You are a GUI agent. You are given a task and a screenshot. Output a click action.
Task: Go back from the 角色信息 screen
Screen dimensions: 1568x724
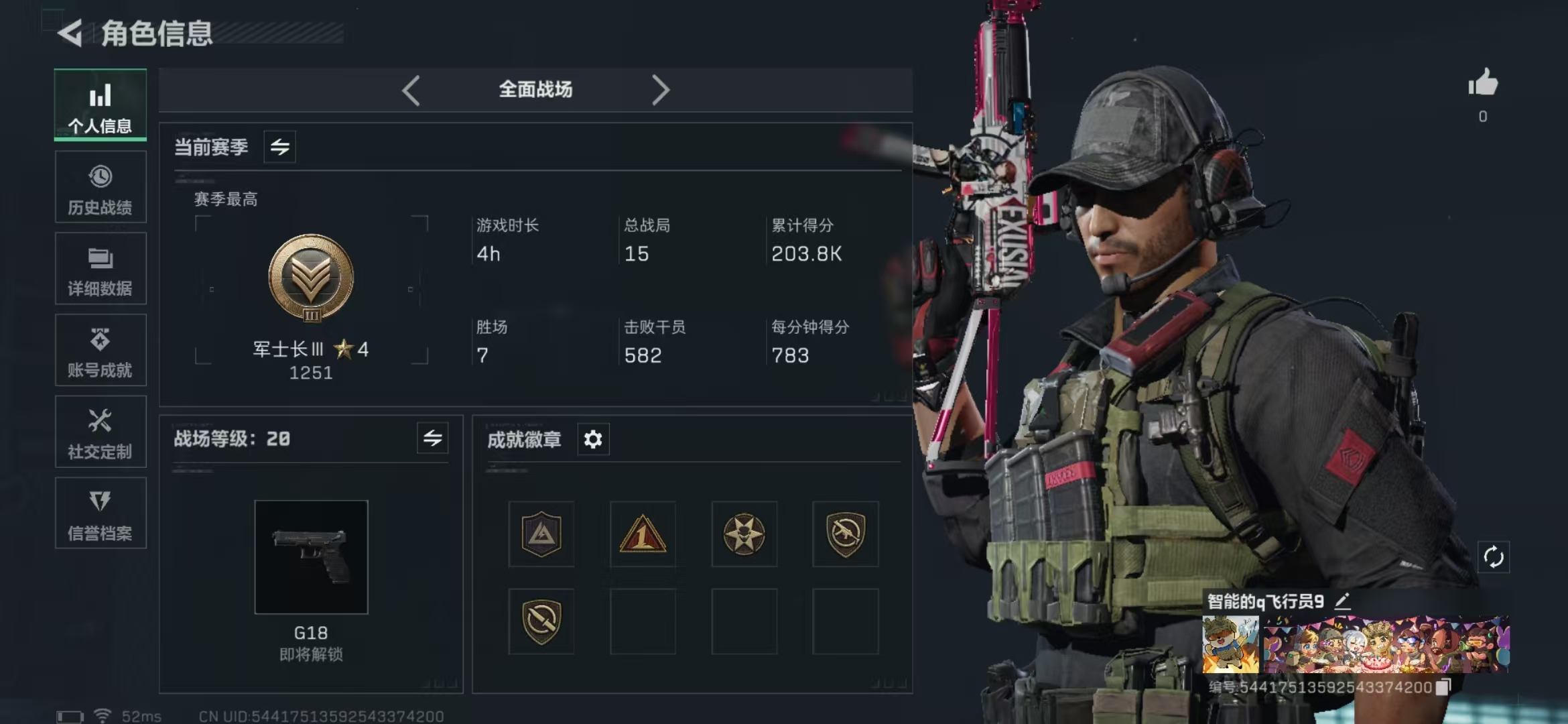pyautogui.click(x=70, y=33)
